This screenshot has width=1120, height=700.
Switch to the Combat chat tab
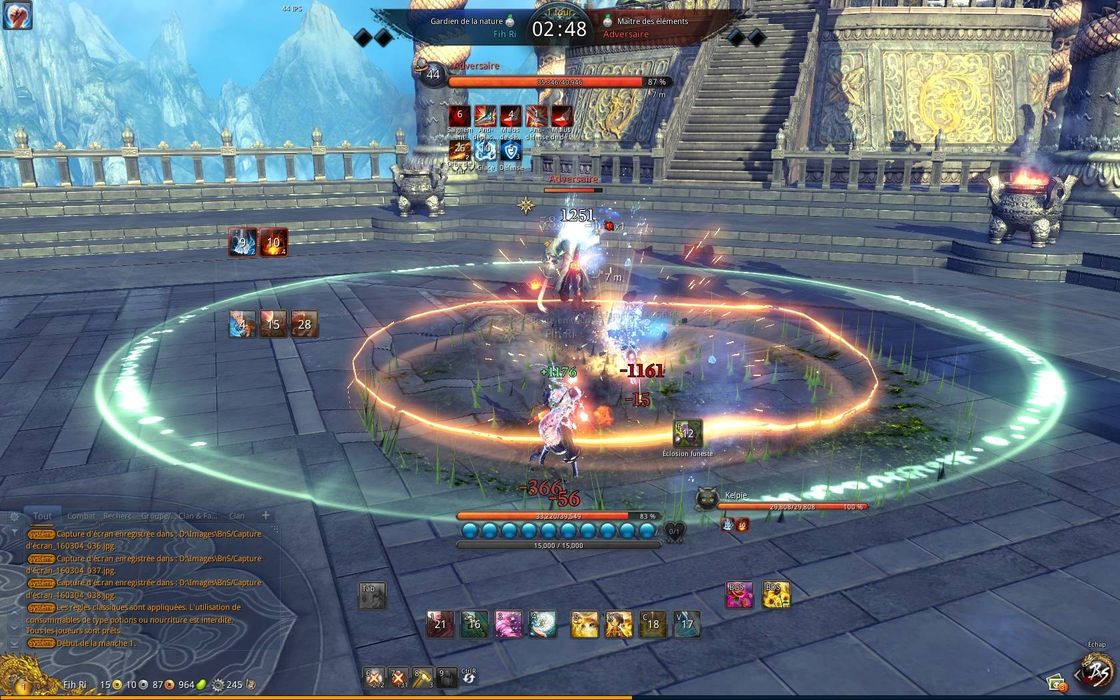pos(81,516)
